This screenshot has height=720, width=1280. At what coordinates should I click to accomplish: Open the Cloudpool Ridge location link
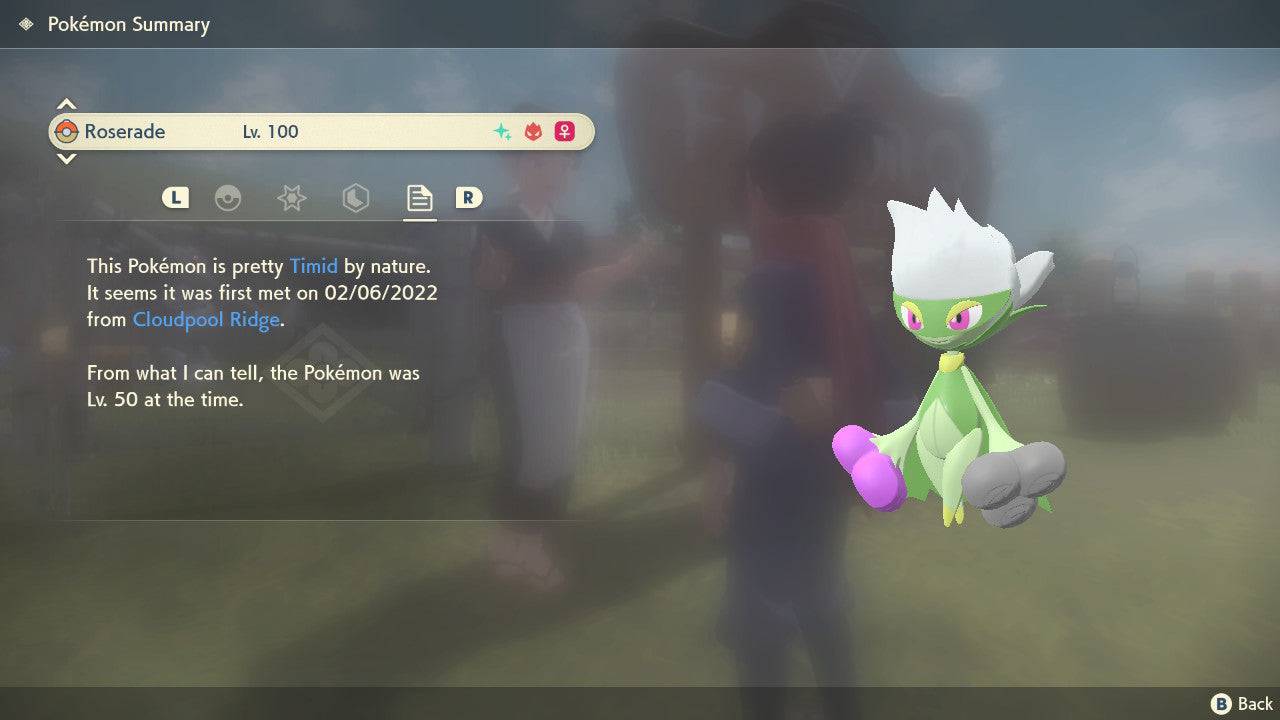[205, 319]
